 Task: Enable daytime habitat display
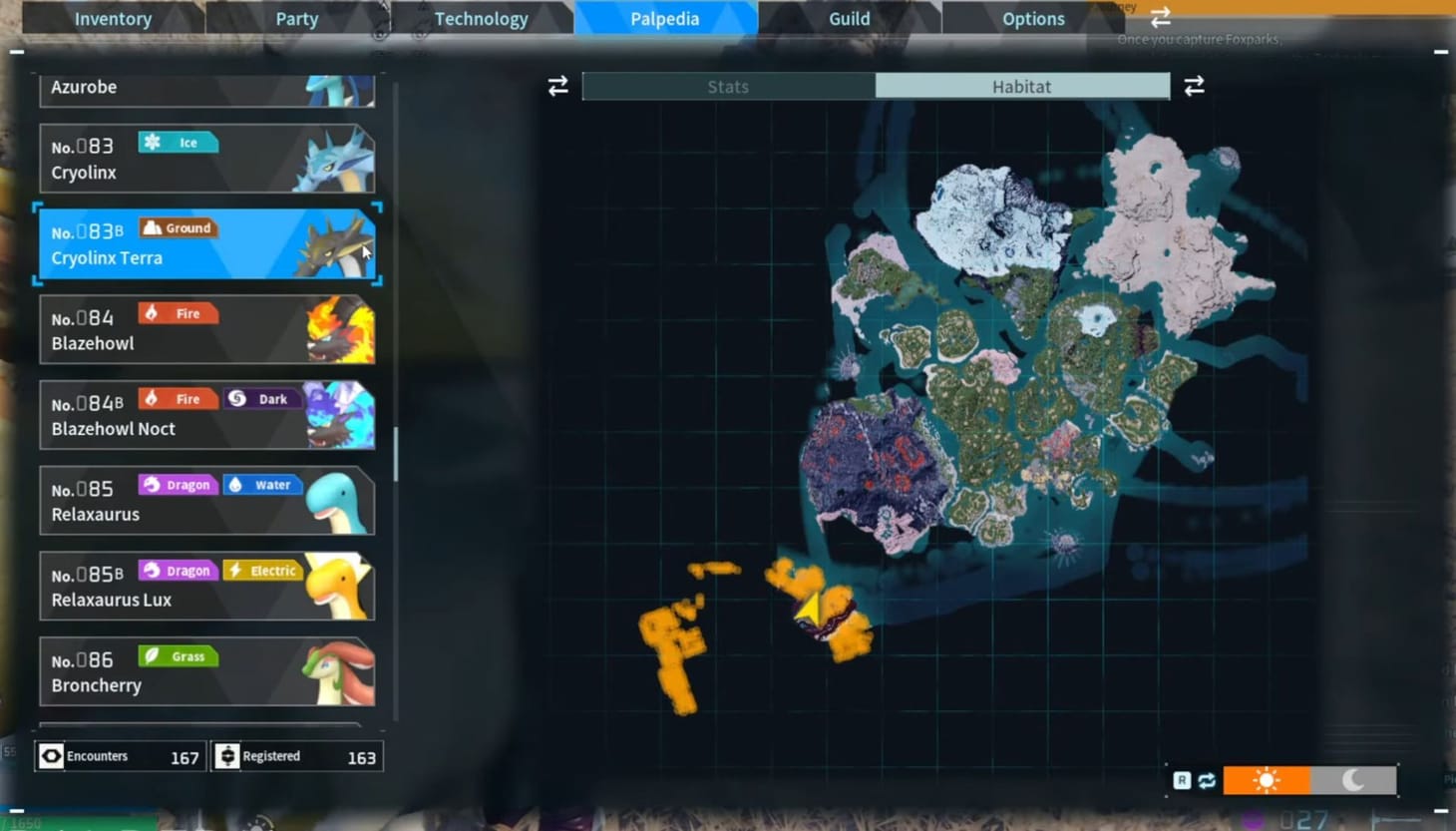[1267, 779]
